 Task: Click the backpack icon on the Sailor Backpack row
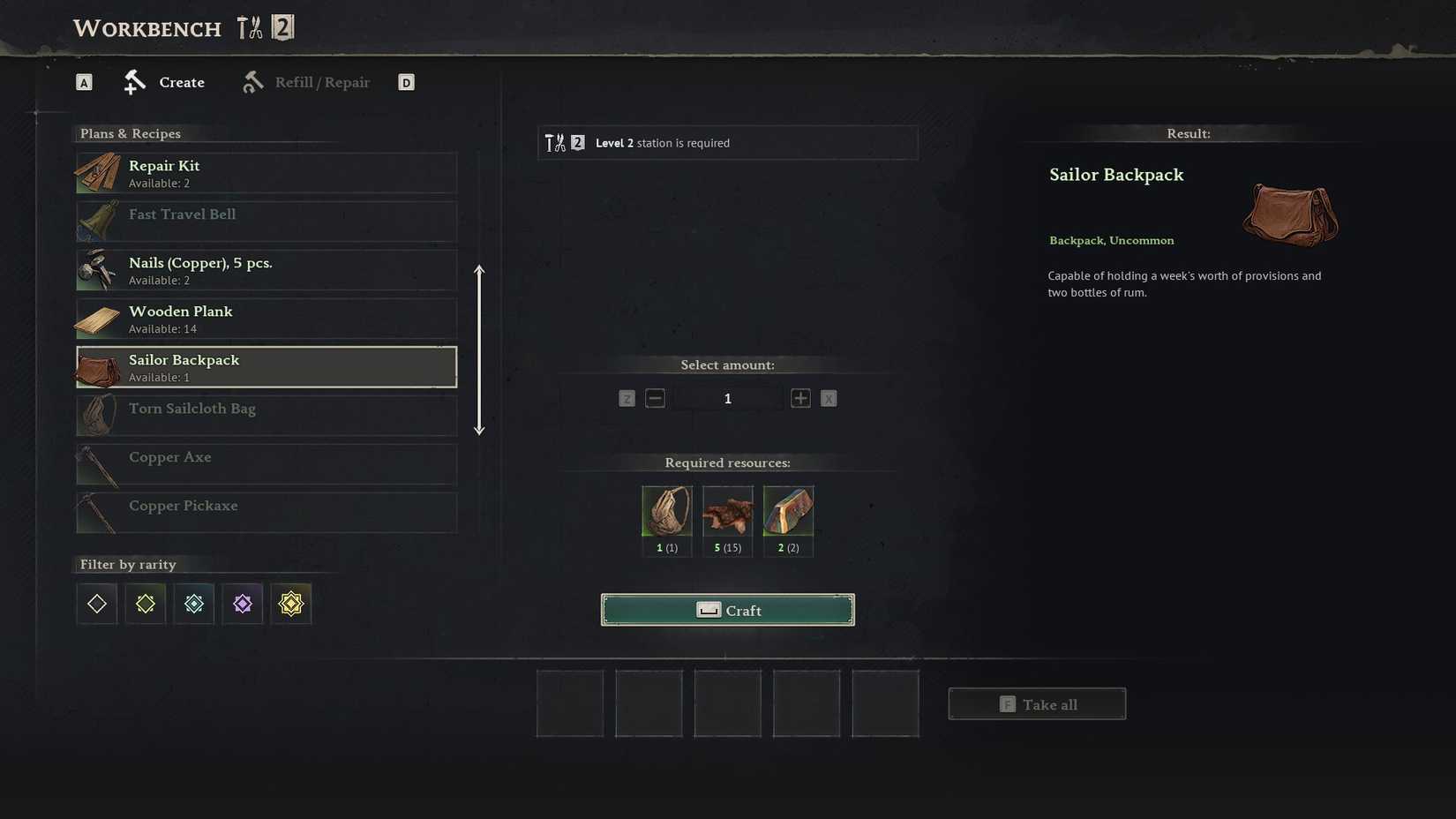[x=97, y=367]
